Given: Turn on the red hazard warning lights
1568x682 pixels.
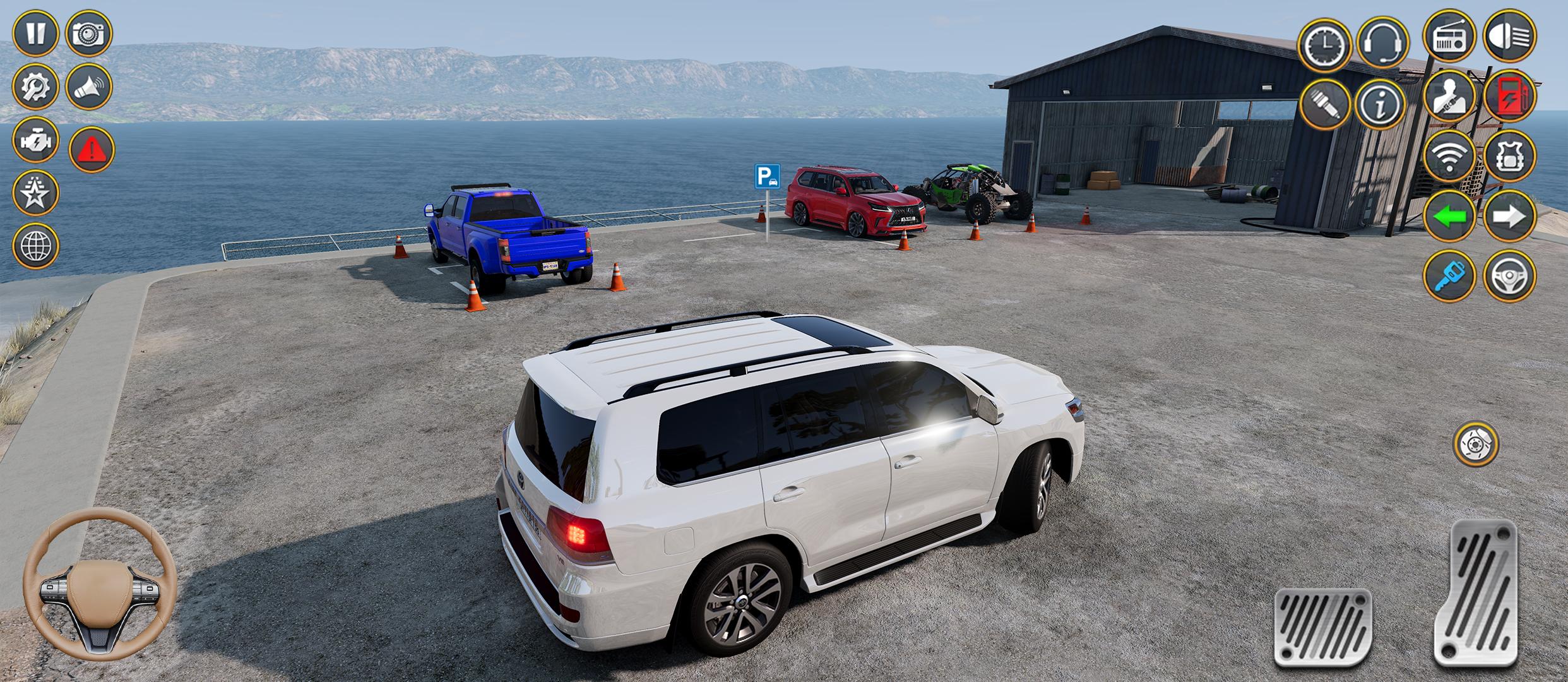Looking at the screenshot, I should pos(92,150).
